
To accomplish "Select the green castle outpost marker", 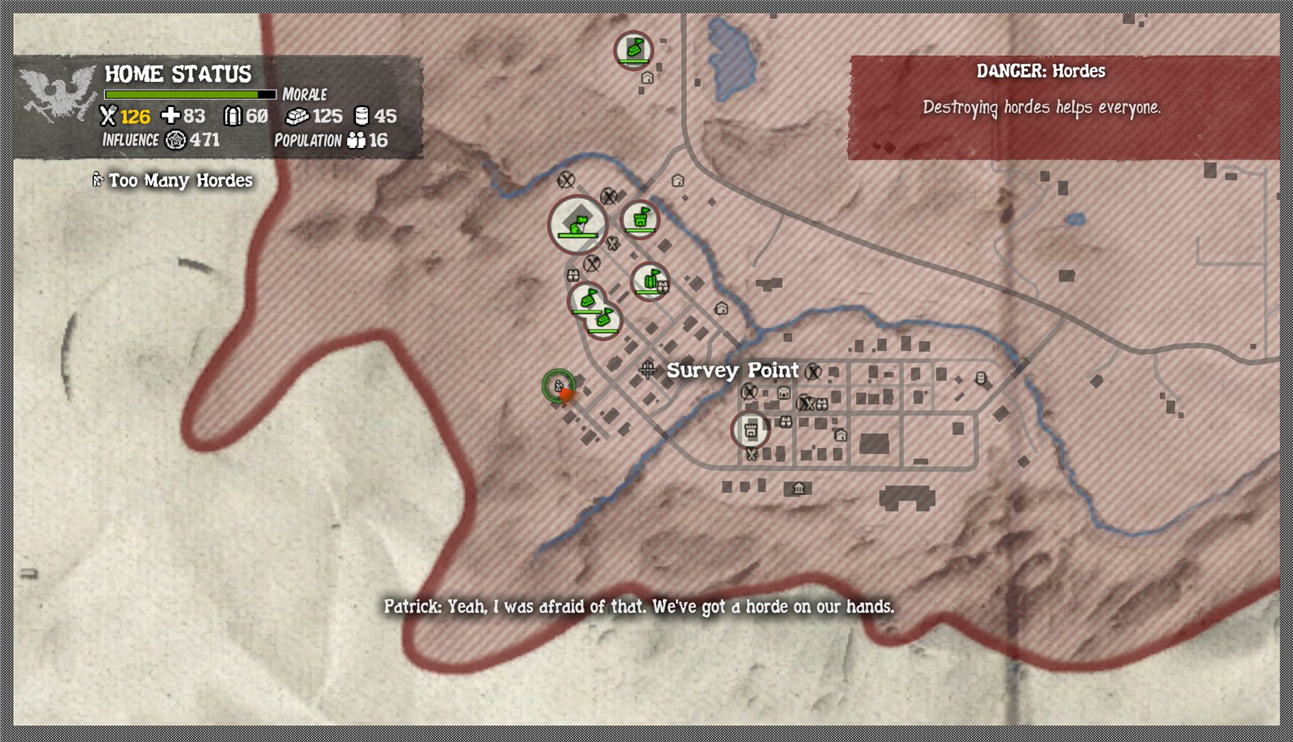I will (640, 220).
